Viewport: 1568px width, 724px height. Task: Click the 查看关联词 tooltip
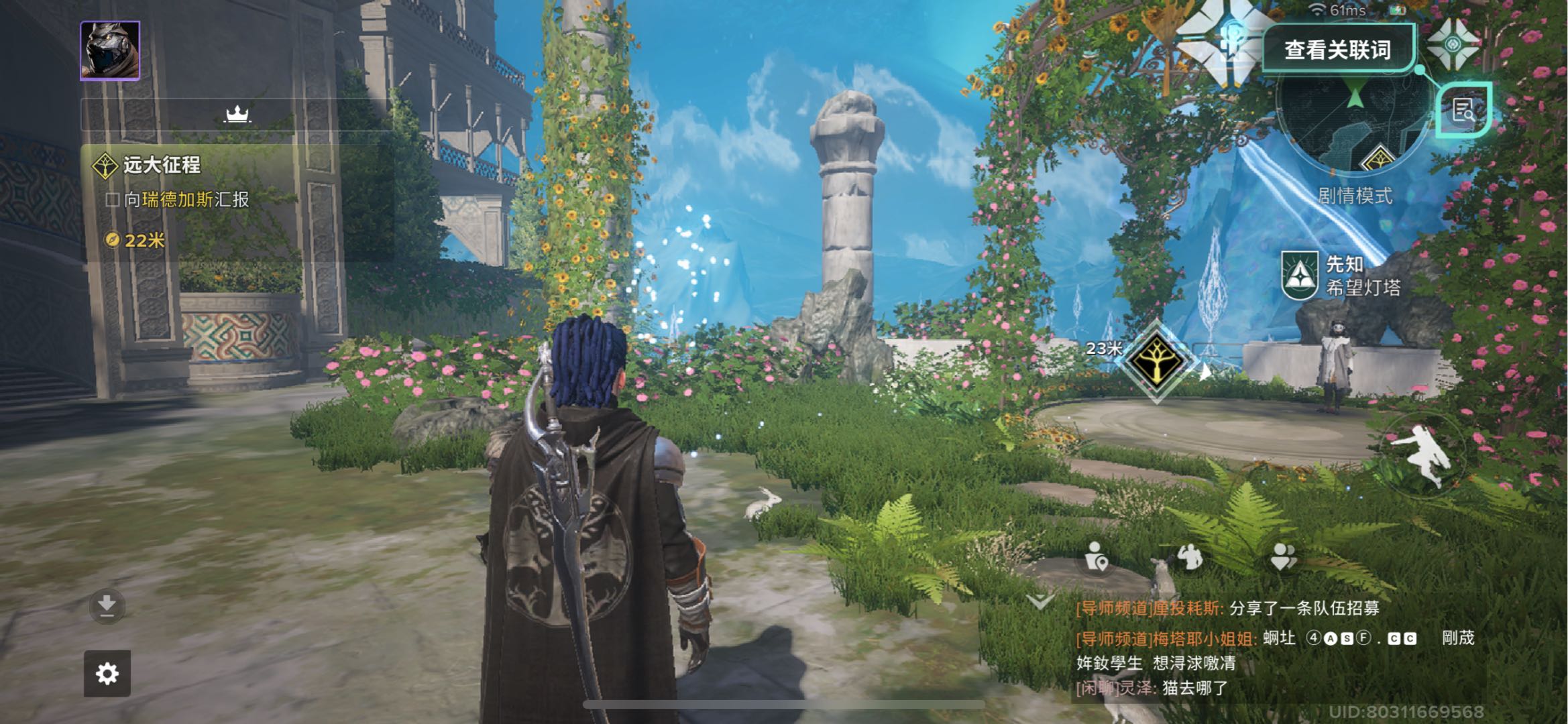[x=1337, y=50]
